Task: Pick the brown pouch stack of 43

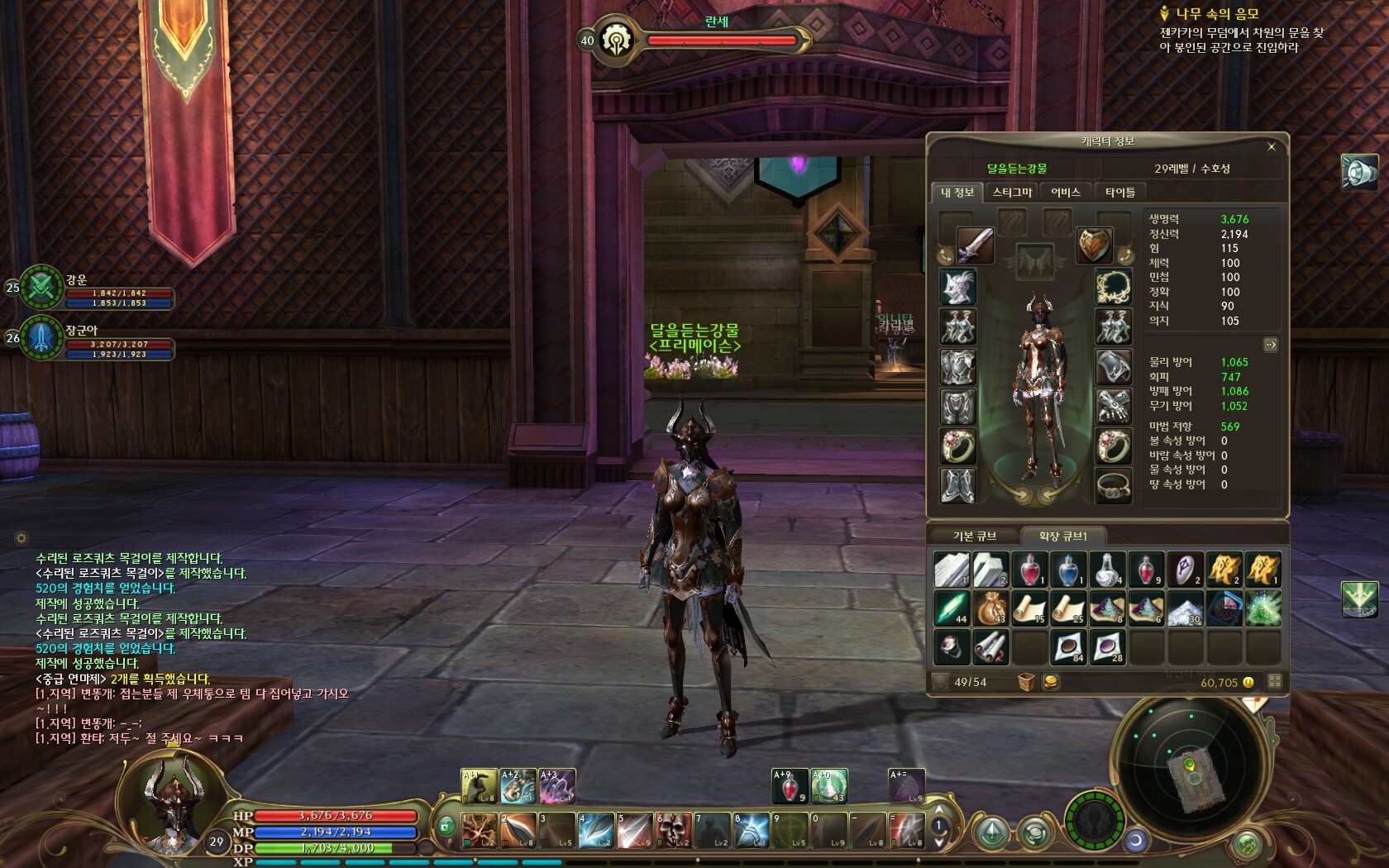Action: (990, 608)
